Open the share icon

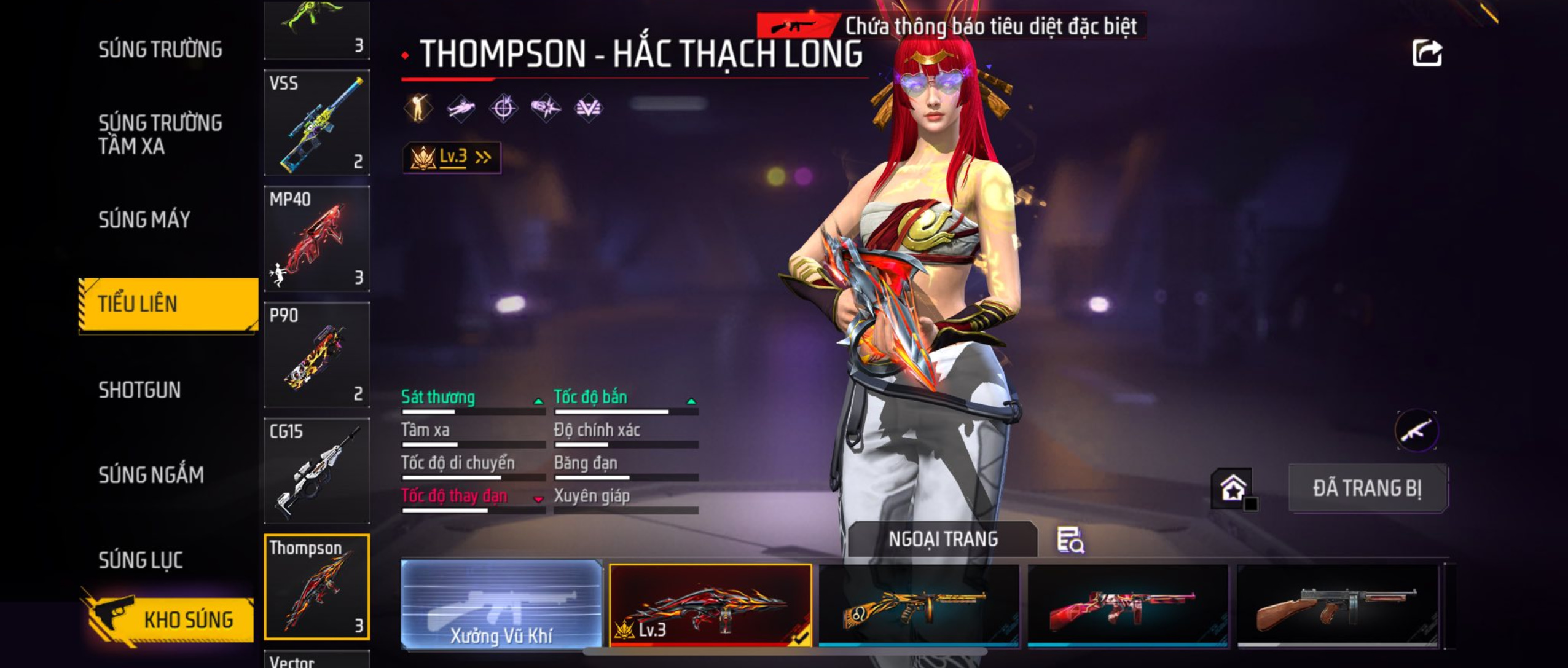[x=1427, y=53]
